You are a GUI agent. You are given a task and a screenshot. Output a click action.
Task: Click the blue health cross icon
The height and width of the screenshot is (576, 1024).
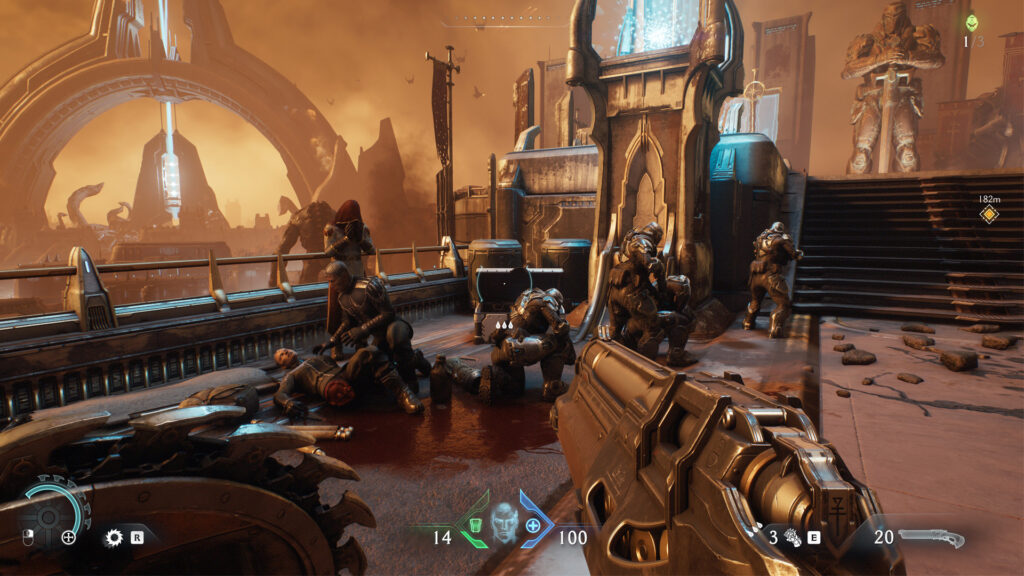533,526
